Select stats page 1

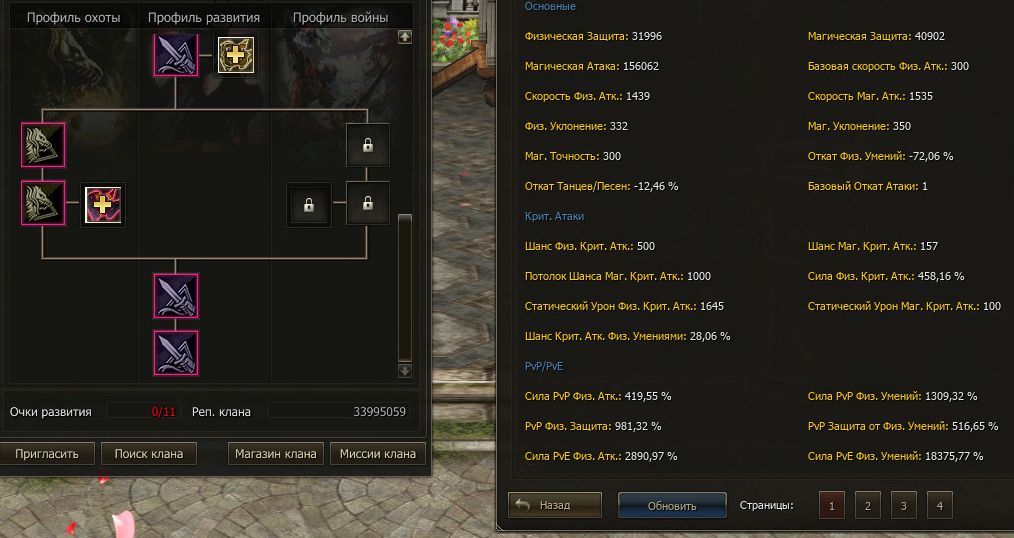(x=831, y=506)
